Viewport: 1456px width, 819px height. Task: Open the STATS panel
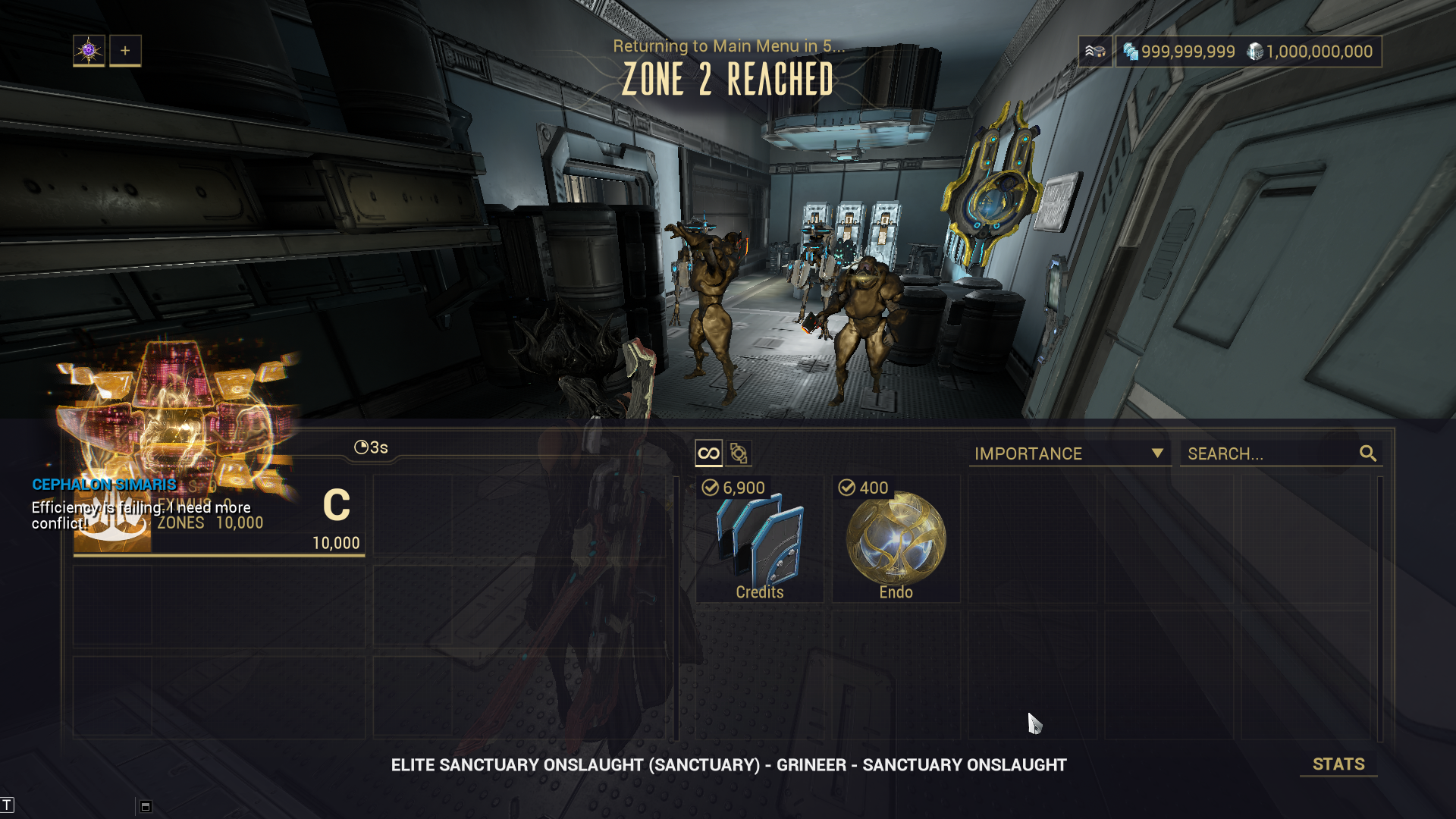[1338, 764]
